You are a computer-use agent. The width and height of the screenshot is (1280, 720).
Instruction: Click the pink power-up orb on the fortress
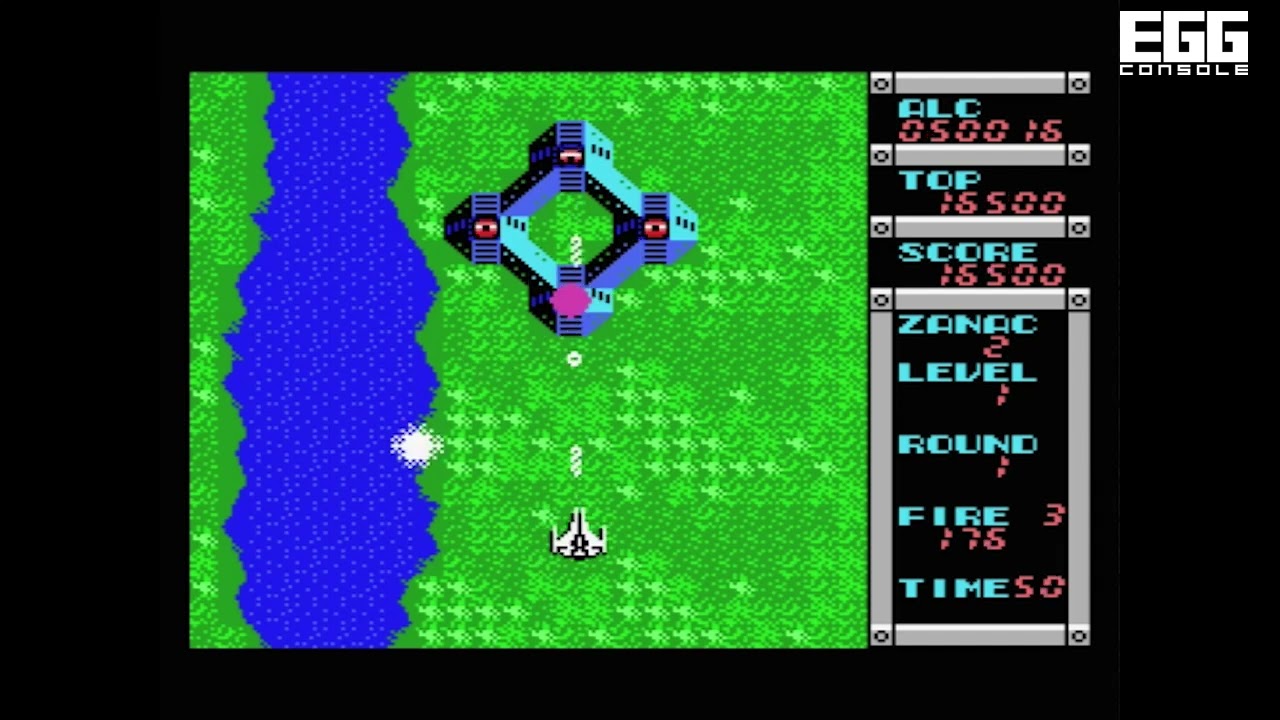point(572,300)
